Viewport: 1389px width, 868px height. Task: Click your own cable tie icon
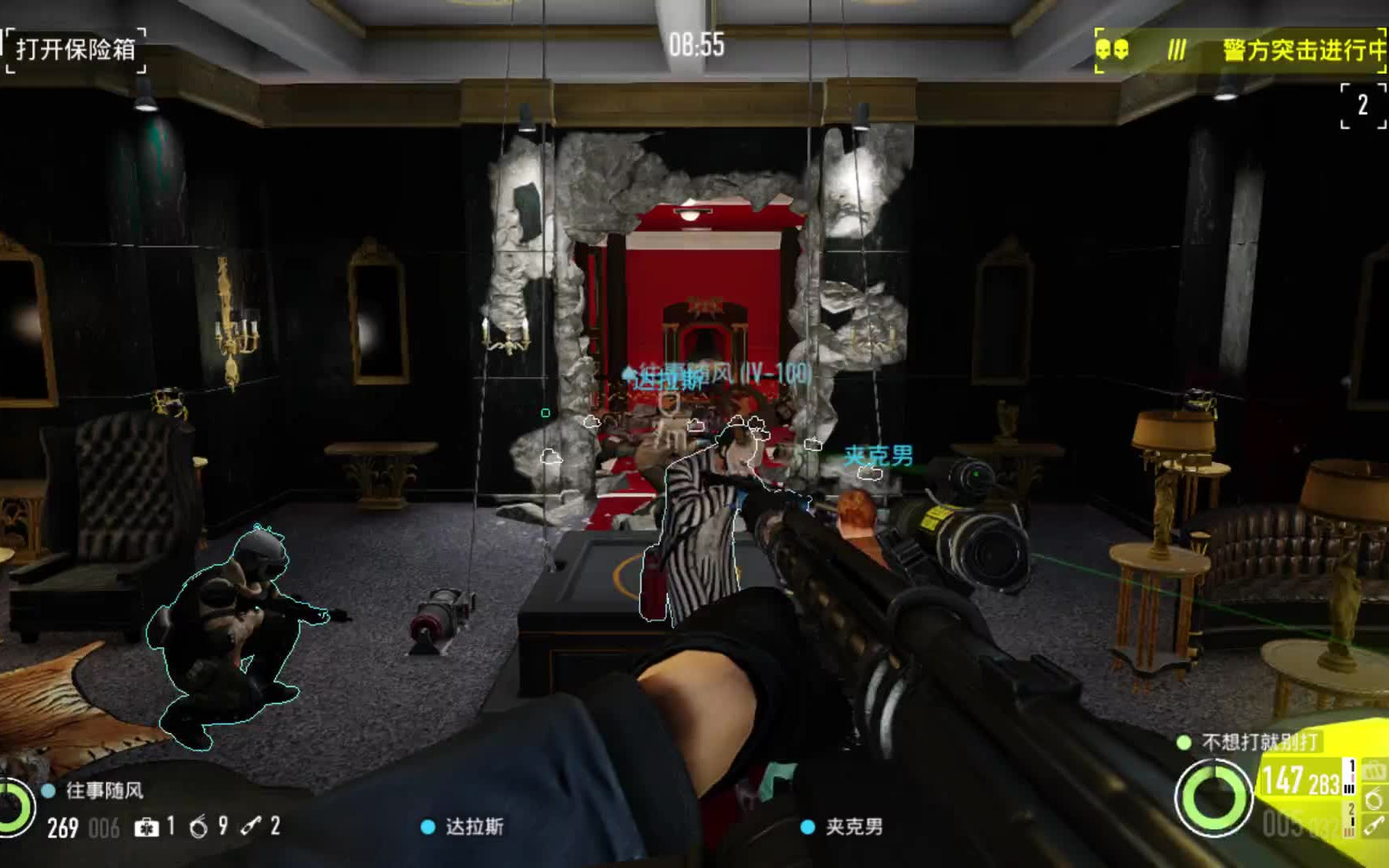pos(1374,825)
